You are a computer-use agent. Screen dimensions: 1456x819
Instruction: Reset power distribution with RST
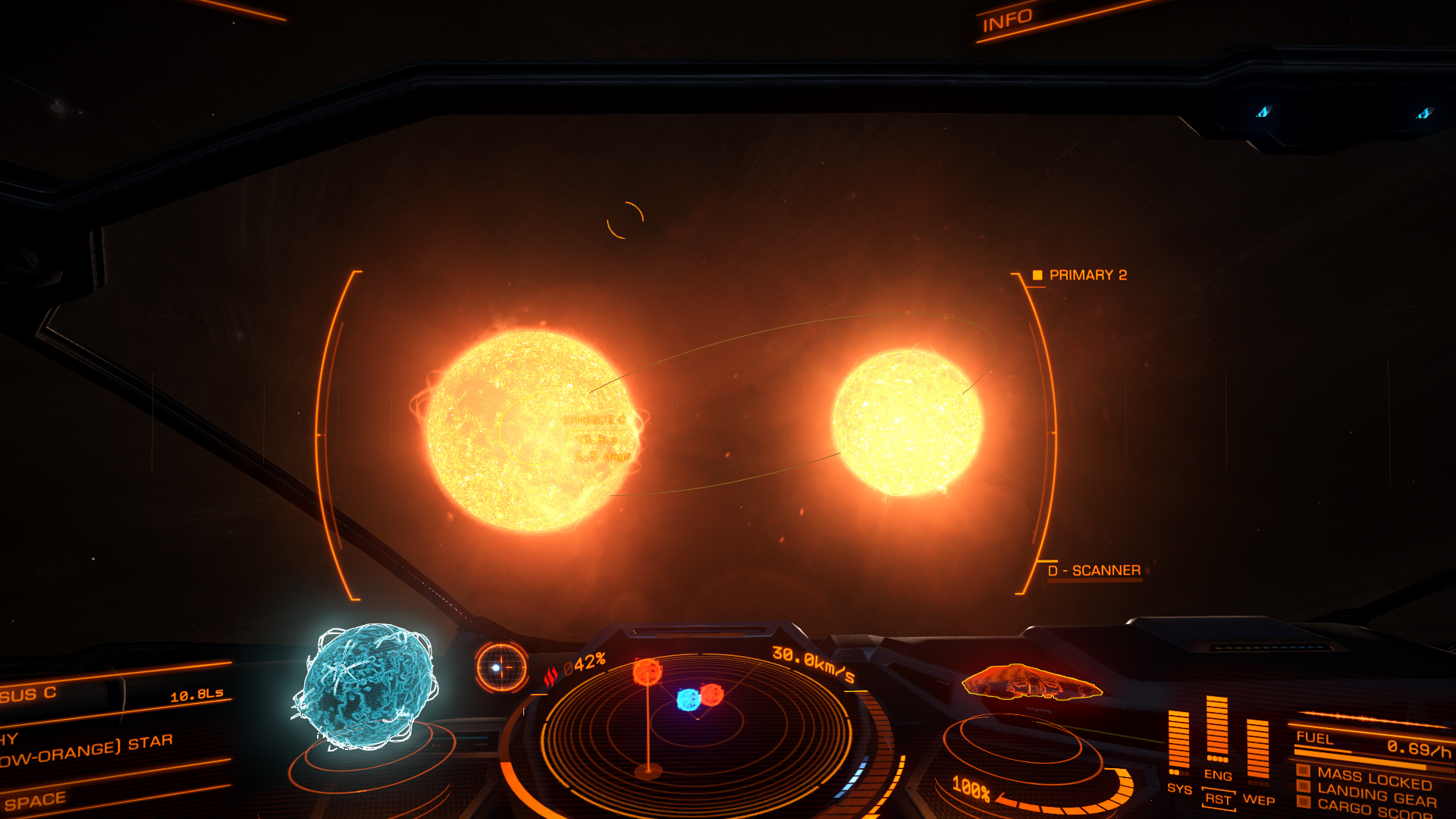1218,799
